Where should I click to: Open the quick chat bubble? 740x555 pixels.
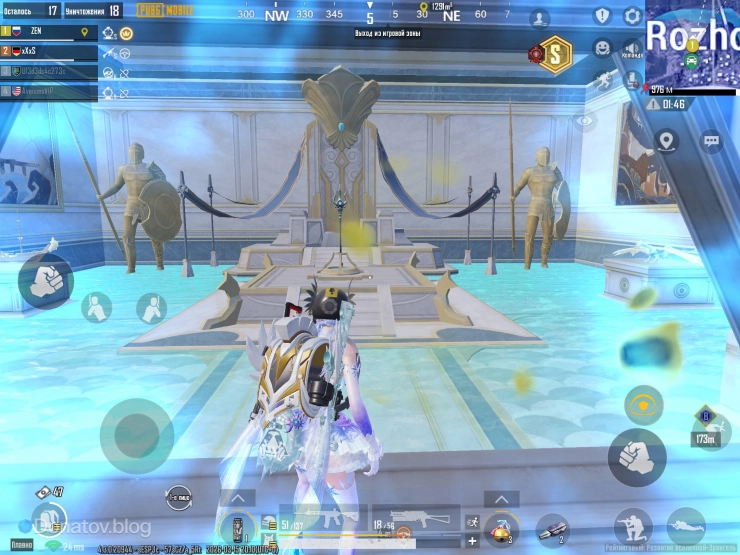tap(711, 141)
